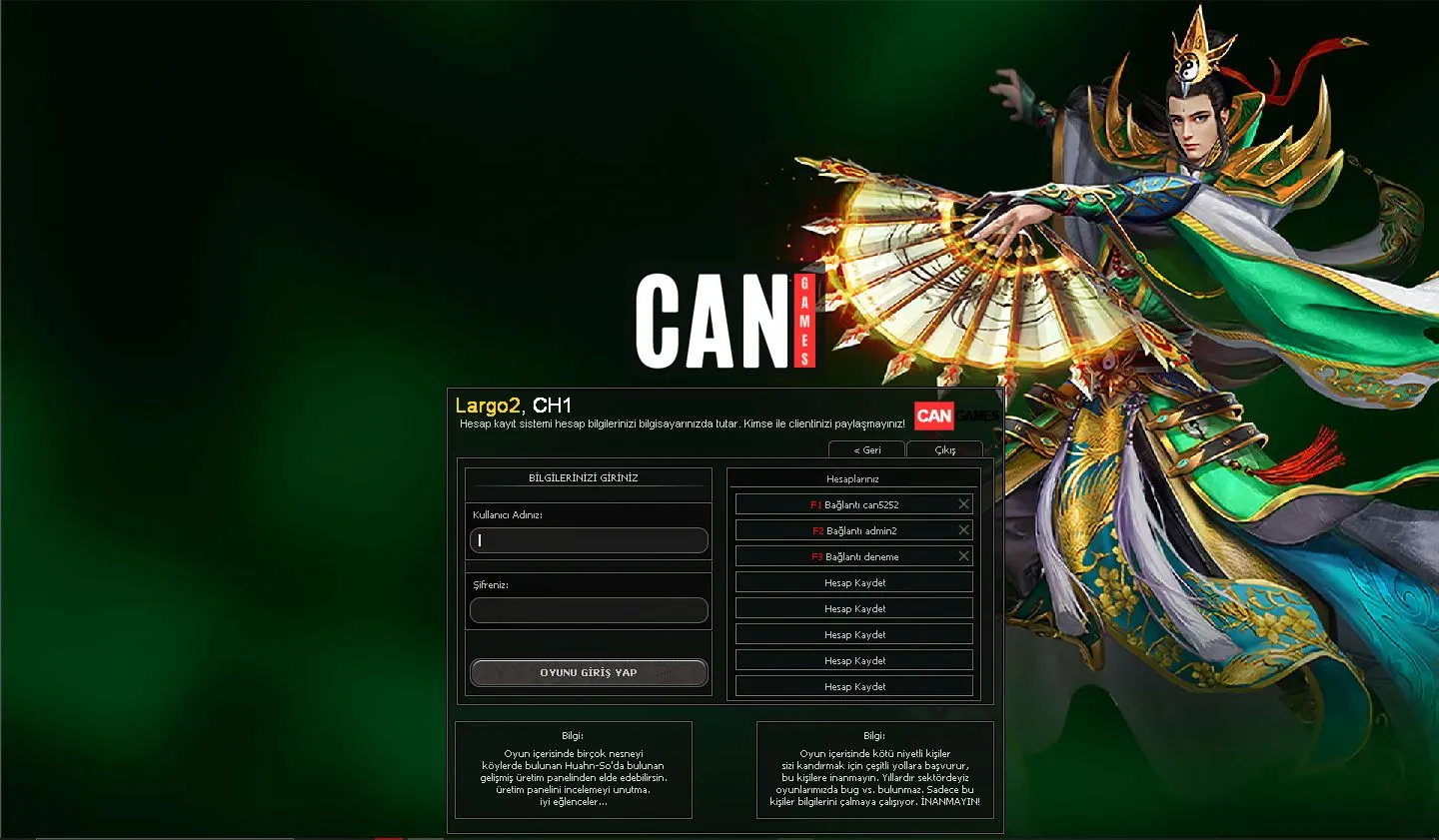Focus the Şifreniz password field

click(x=589, y=610)
